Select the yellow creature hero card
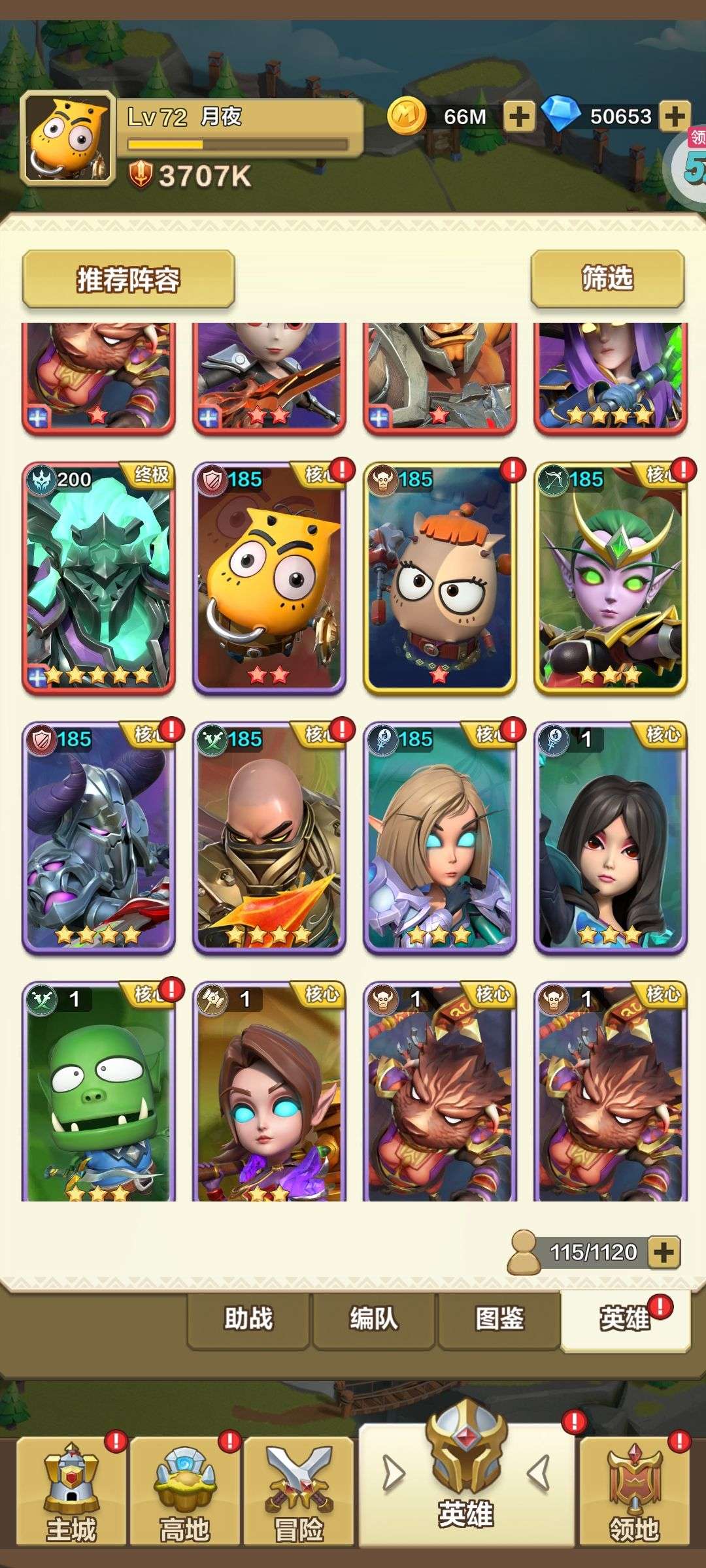706x1568 pixels. 269,578
